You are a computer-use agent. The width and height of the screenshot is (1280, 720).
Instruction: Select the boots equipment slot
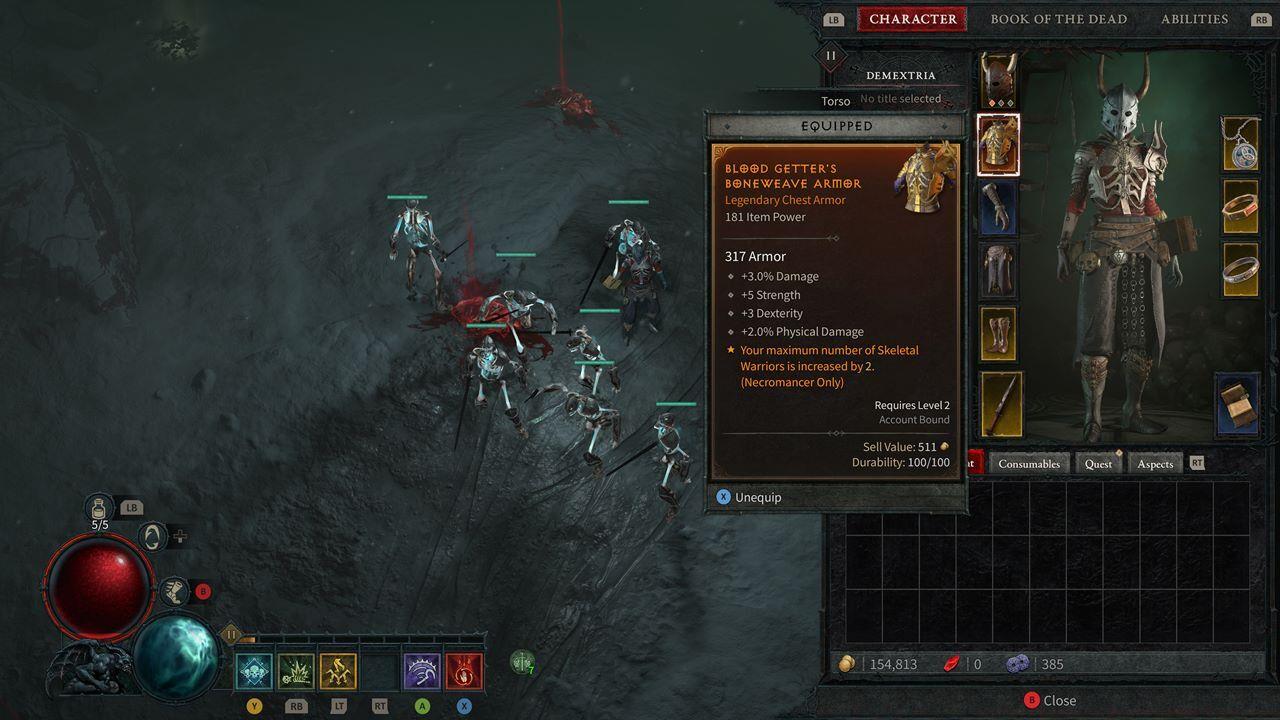pyautogui.click(x=998, y=332)
